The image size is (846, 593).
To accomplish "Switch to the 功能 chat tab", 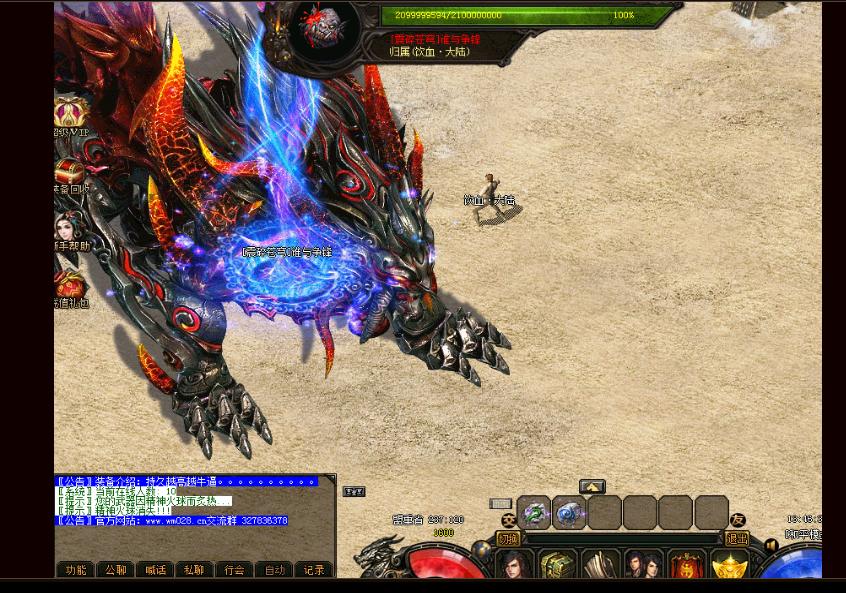I will coord(76,570).
